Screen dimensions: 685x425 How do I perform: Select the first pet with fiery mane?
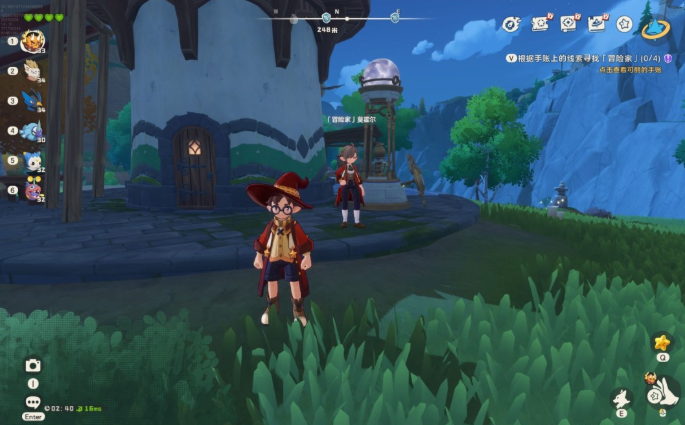(x=32, y=42)
